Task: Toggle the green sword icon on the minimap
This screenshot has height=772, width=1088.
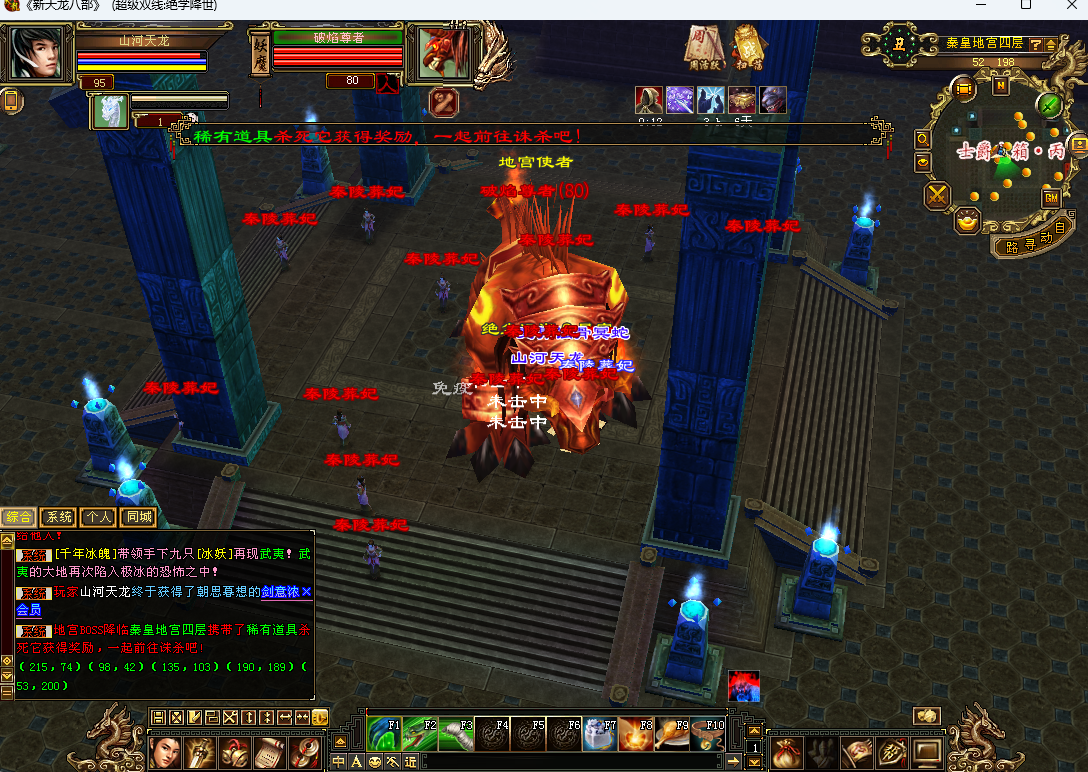Action: 1048,104
